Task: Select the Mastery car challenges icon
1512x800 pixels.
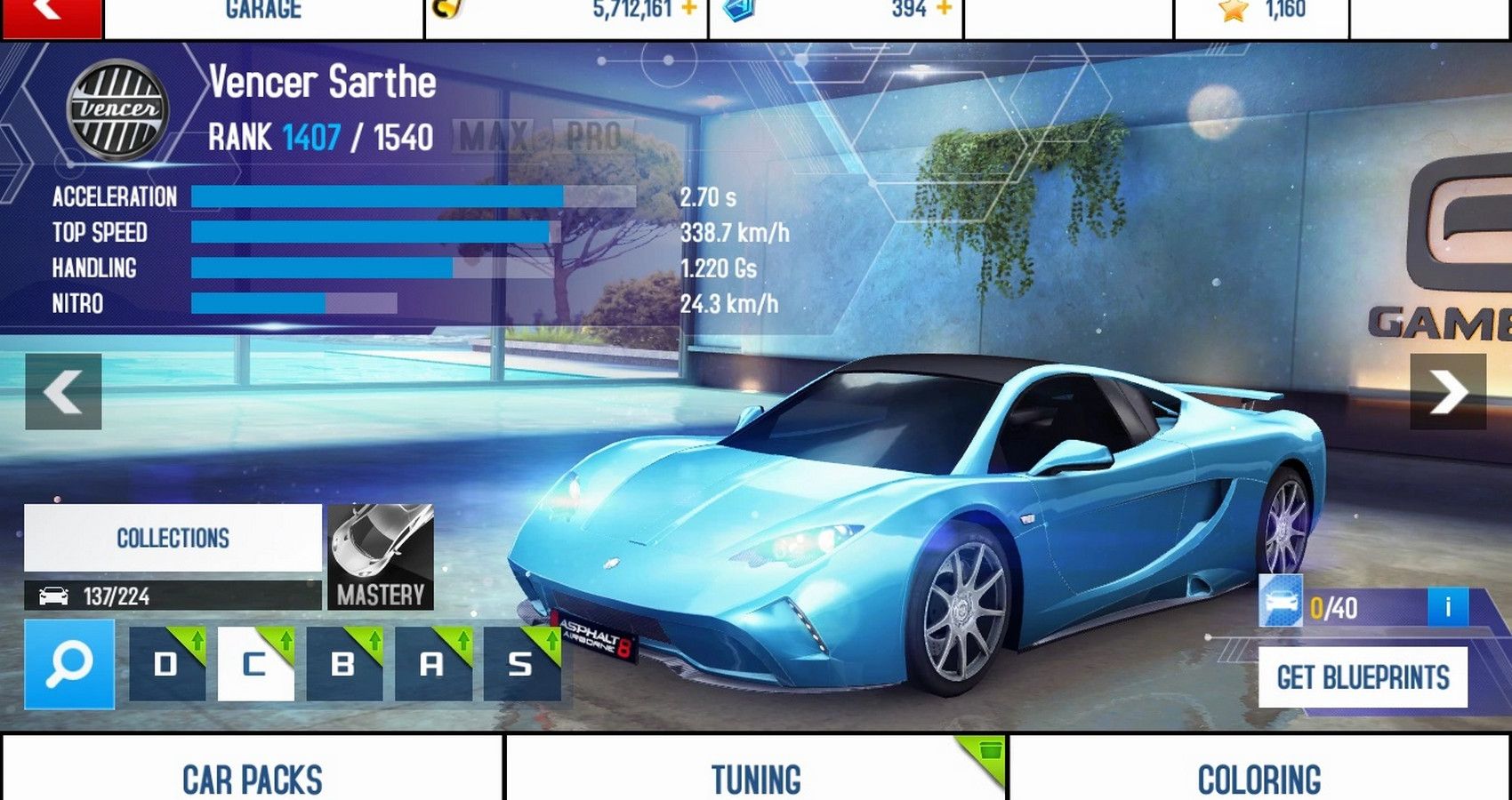Action: 380,556
